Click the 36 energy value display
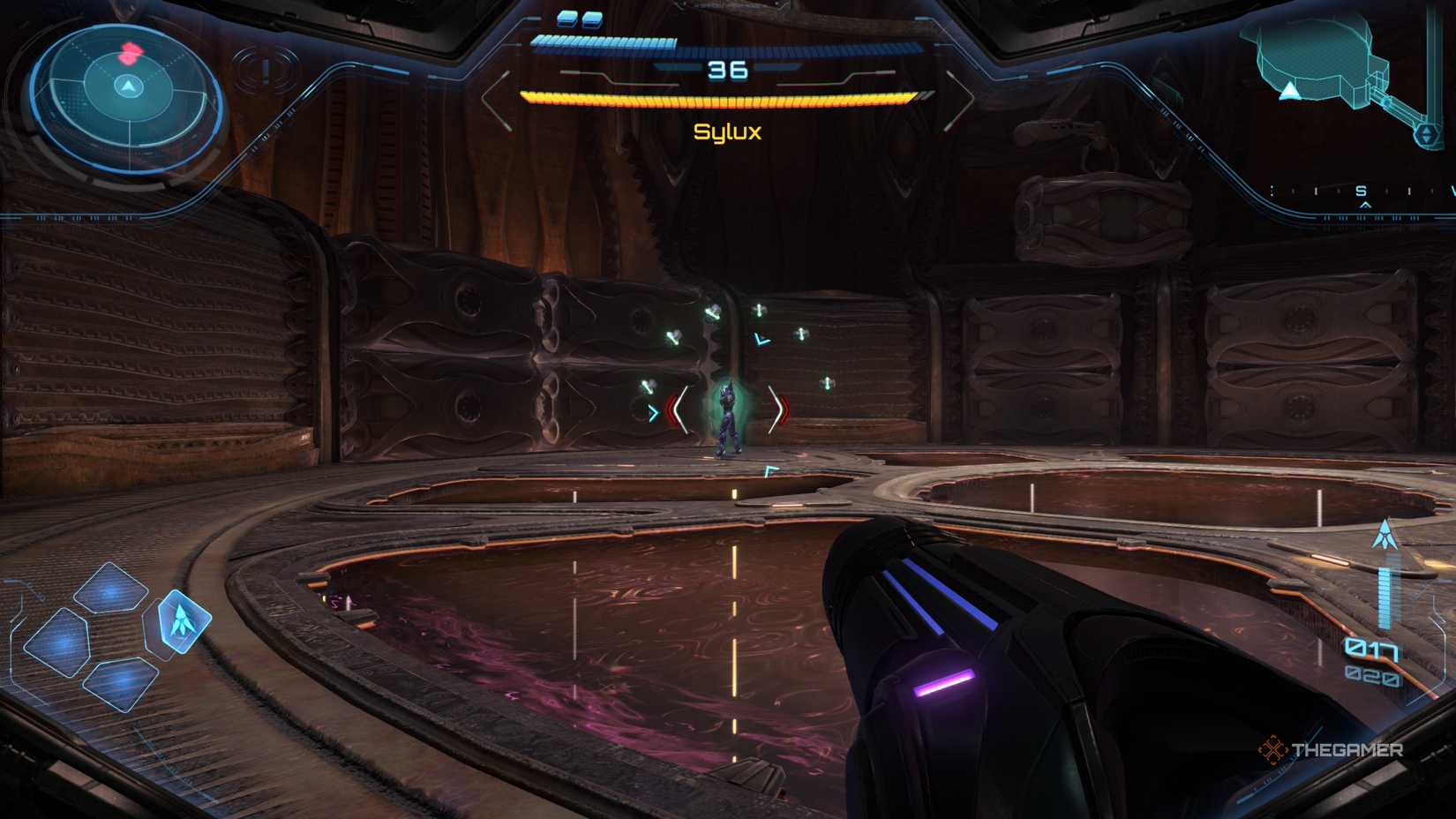The image size is (1456, 819). pos(725,71)
